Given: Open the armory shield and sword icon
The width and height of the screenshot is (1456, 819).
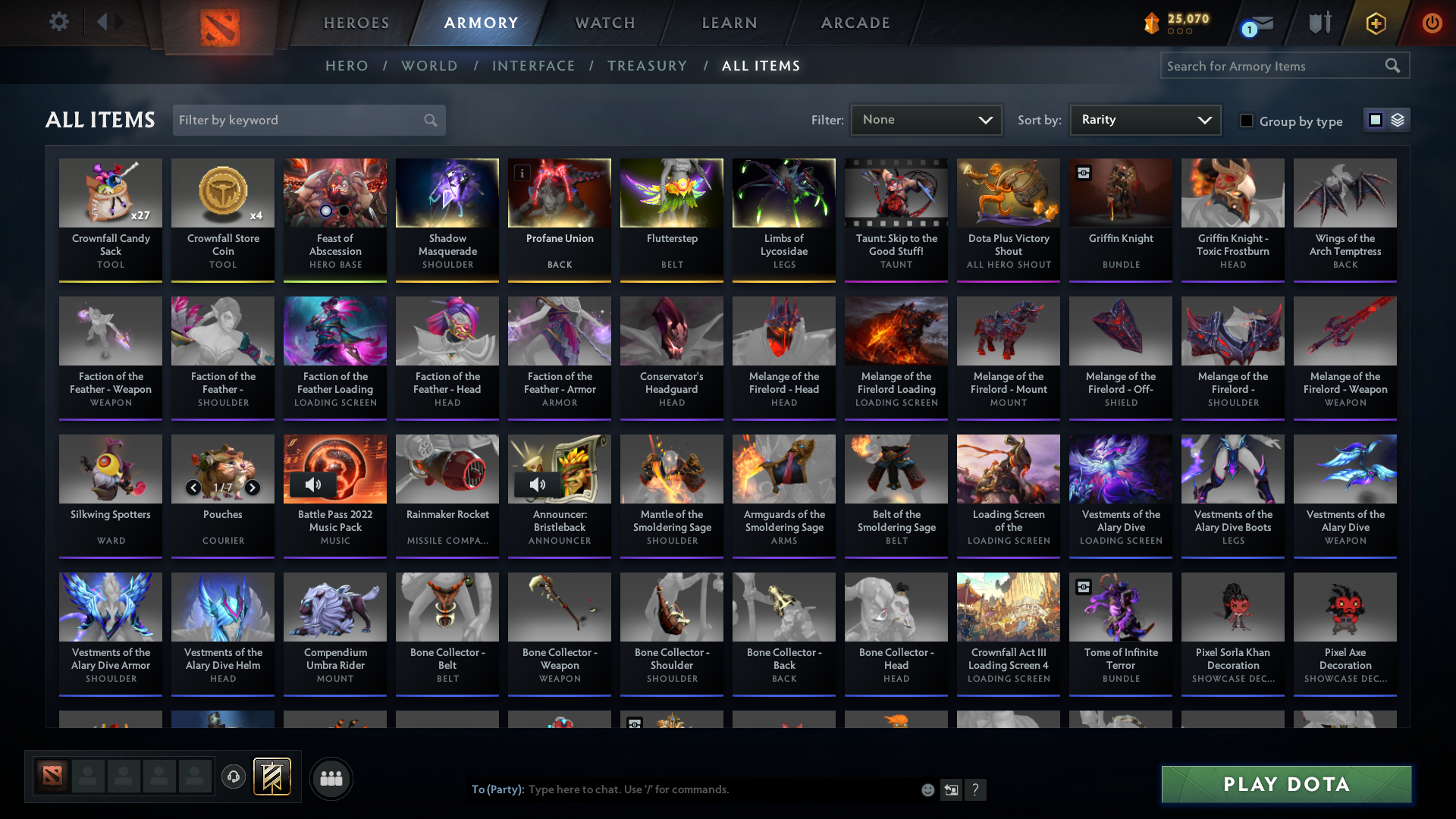Looking at the screenshot, I should (1319, 23).
